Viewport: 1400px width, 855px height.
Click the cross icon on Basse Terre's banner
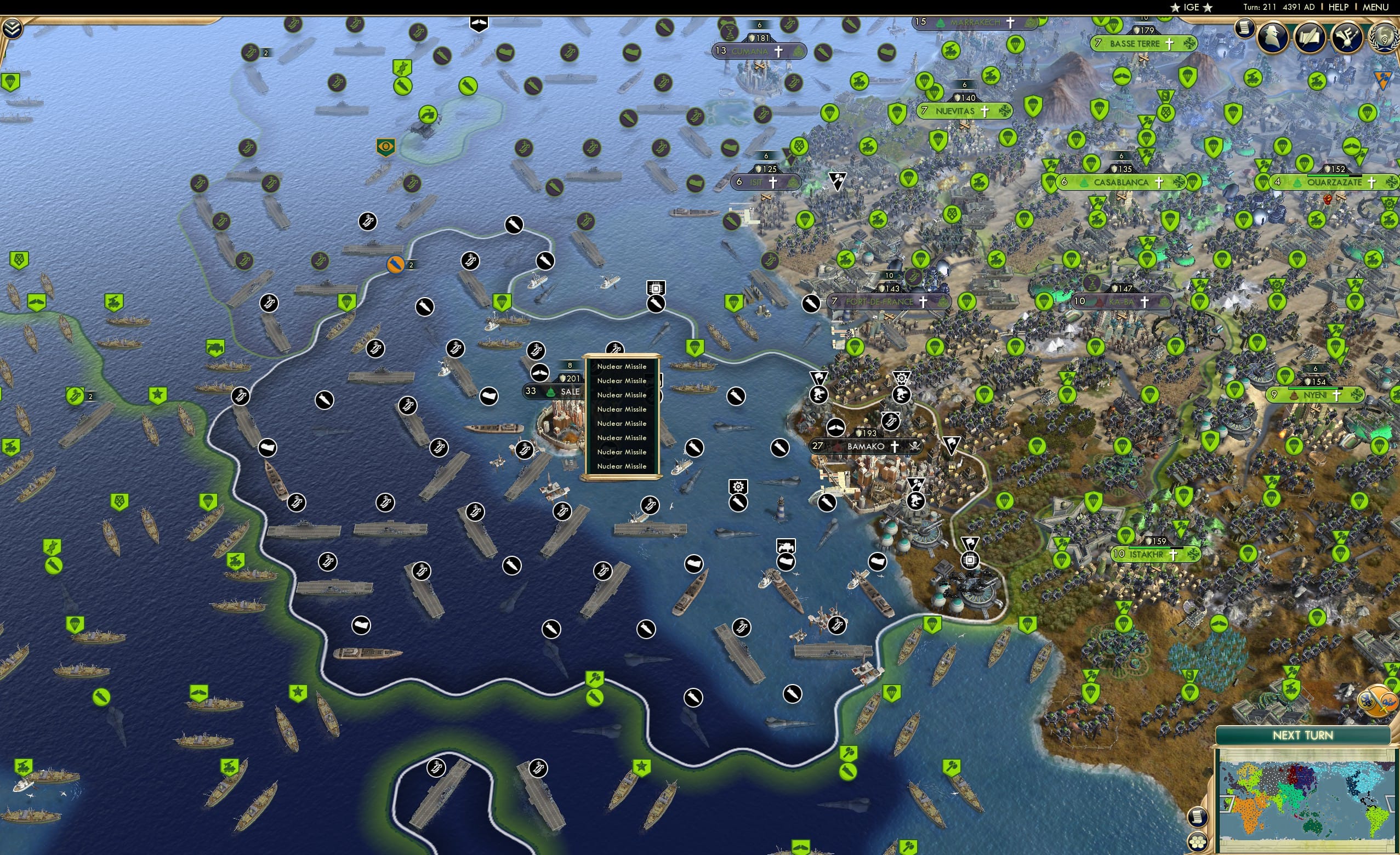1169,44
